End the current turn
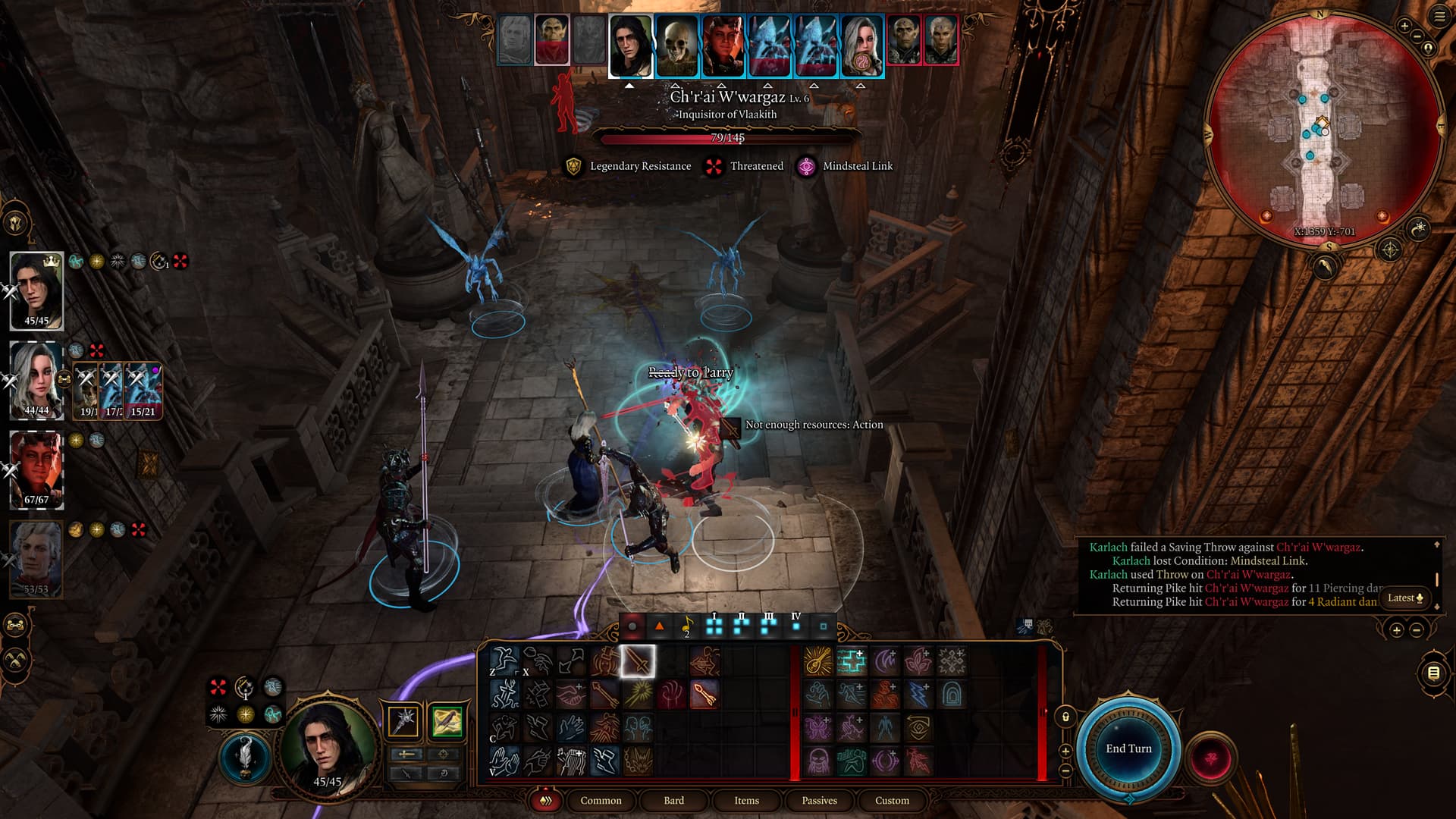The image size is (1456, 819). click(x=1128, y=748)
